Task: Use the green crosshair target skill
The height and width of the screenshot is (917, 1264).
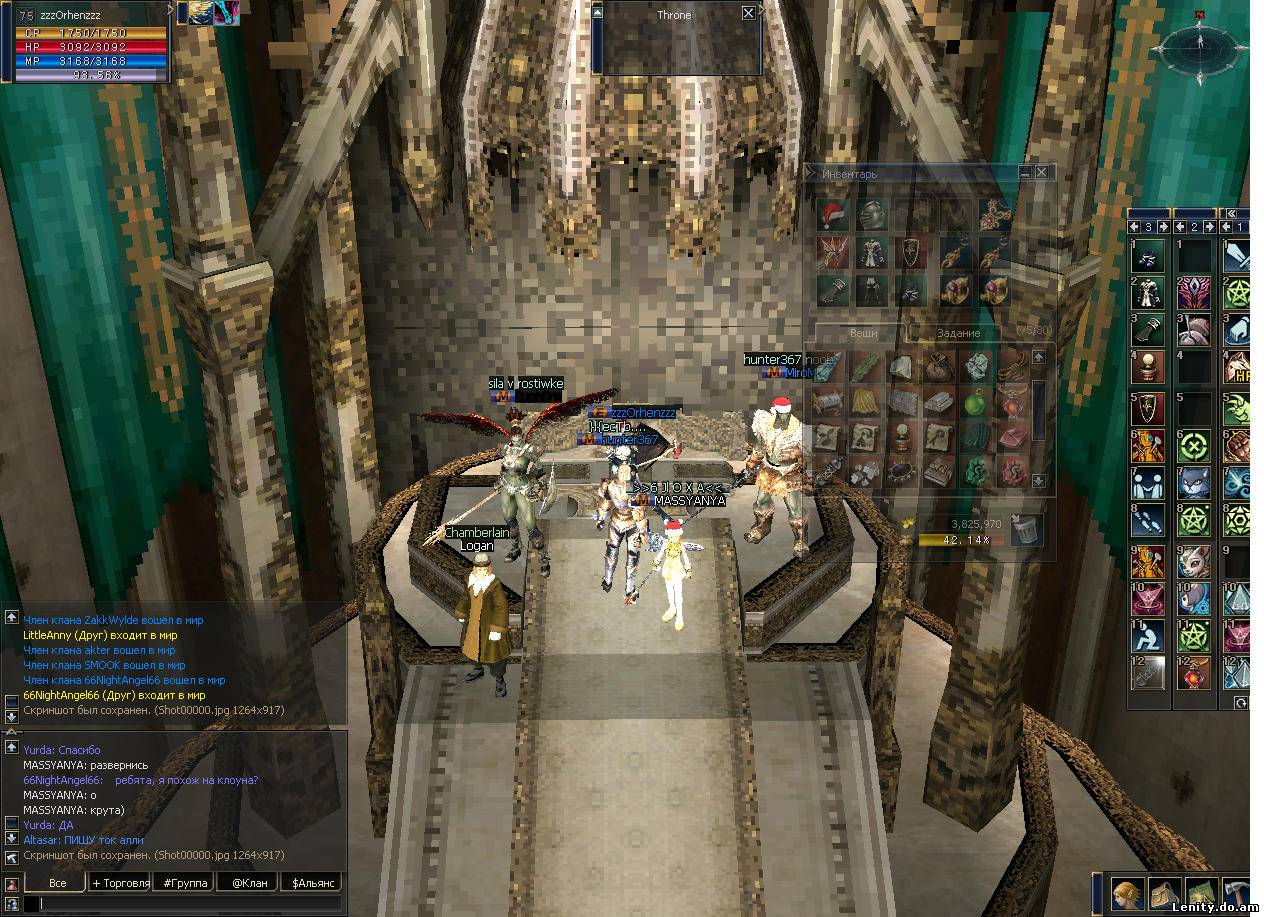Action: pyautogui.click(x=1191, y=445)
